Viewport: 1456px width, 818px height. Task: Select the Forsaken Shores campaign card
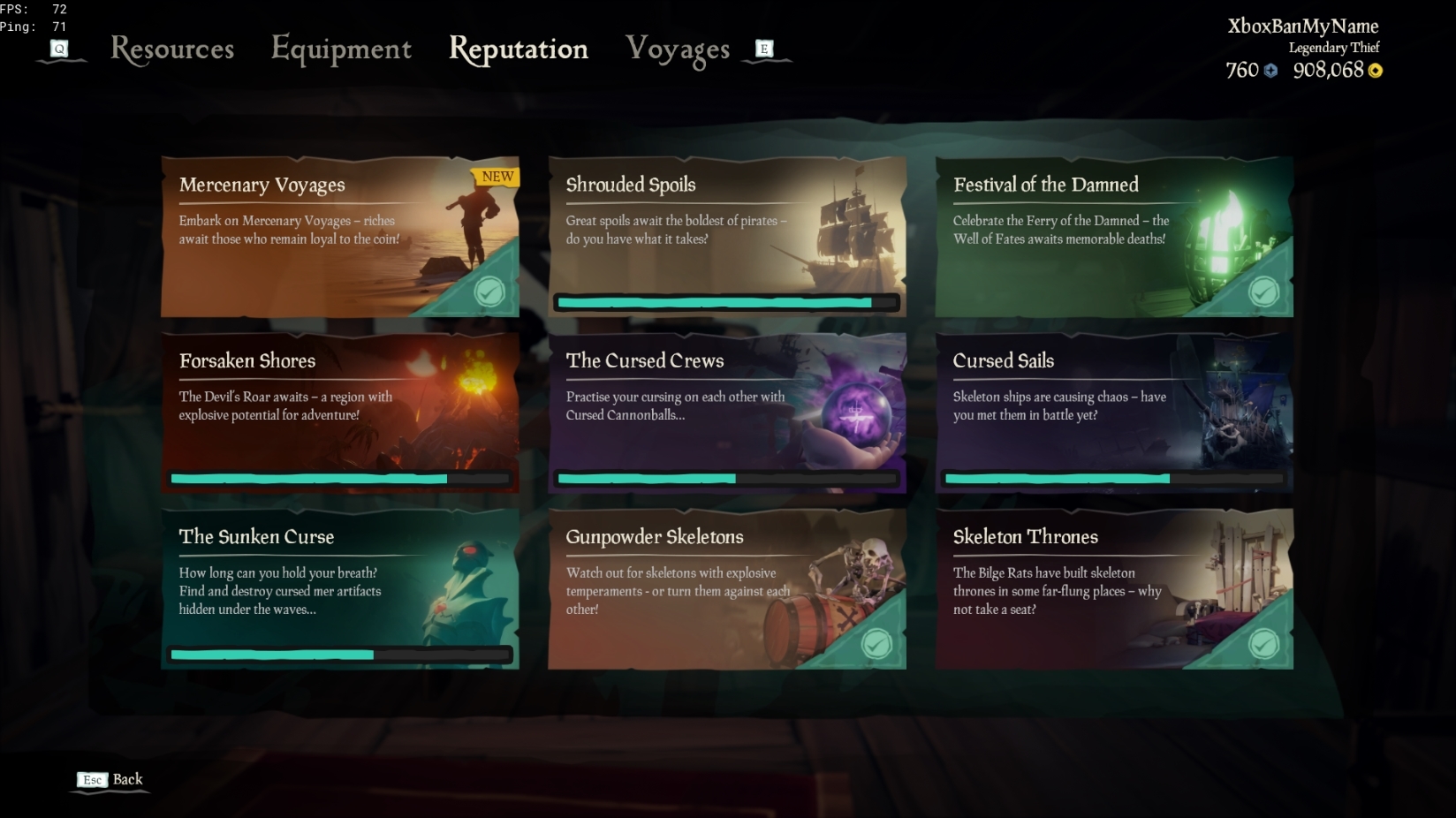(339, 413)
